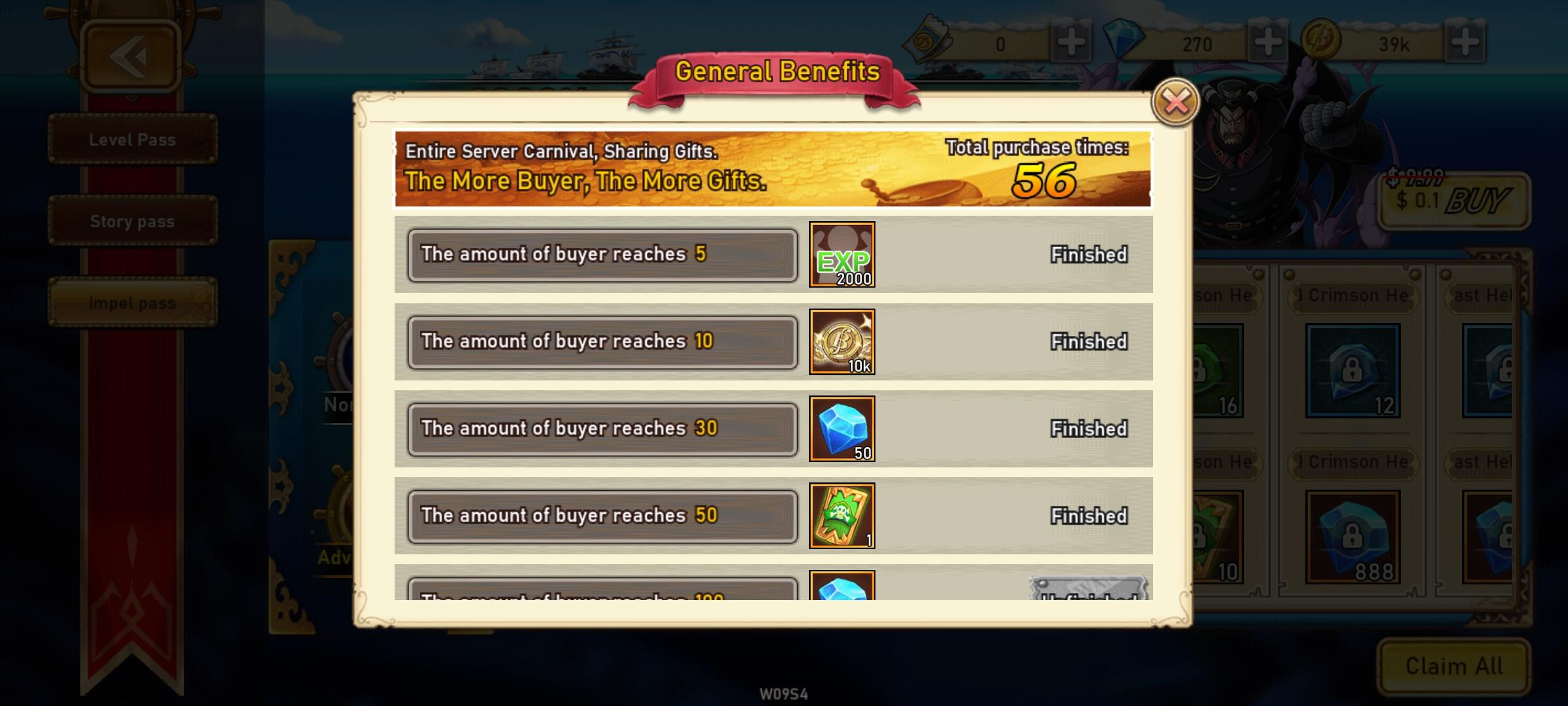Click the amount of buyer reaches 5 bar
The height and width of the screenshot is (706, 1568).
point(601,255)
